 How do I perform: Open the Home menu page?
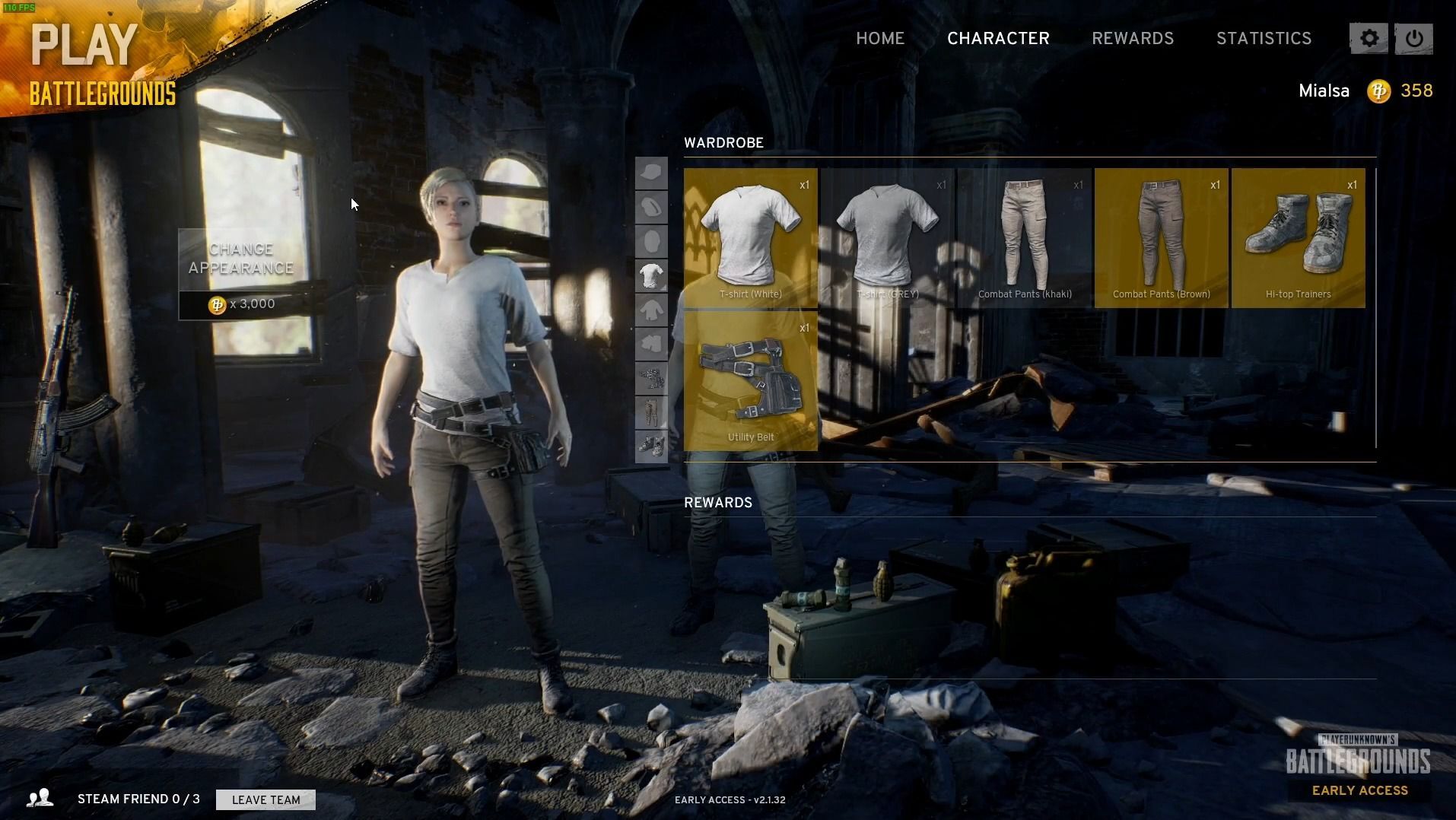click(879, 39)
